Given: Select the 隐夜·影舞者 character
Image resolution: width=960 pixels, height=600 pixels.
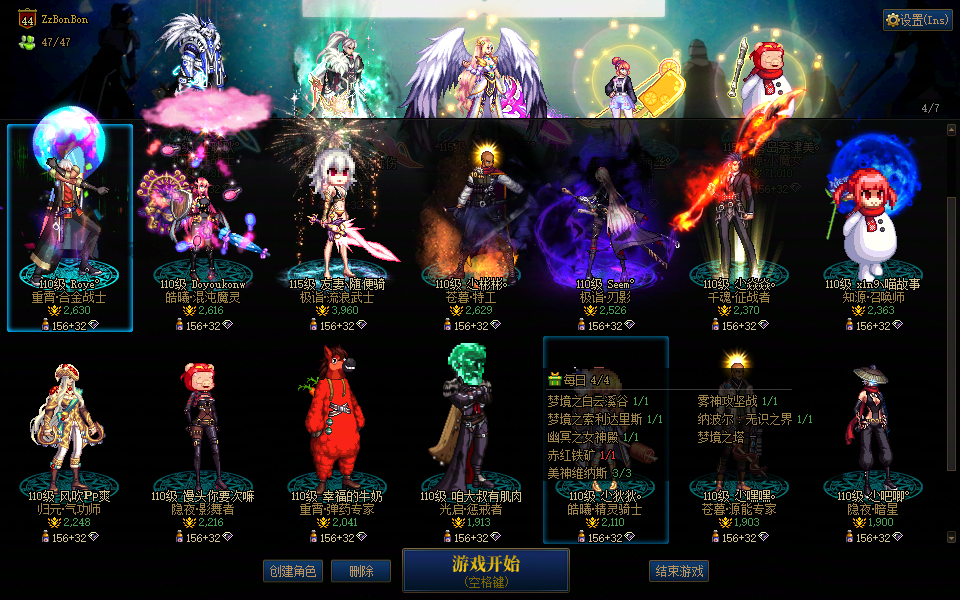Looking at the screenshot, I should [x=203, y=440].
